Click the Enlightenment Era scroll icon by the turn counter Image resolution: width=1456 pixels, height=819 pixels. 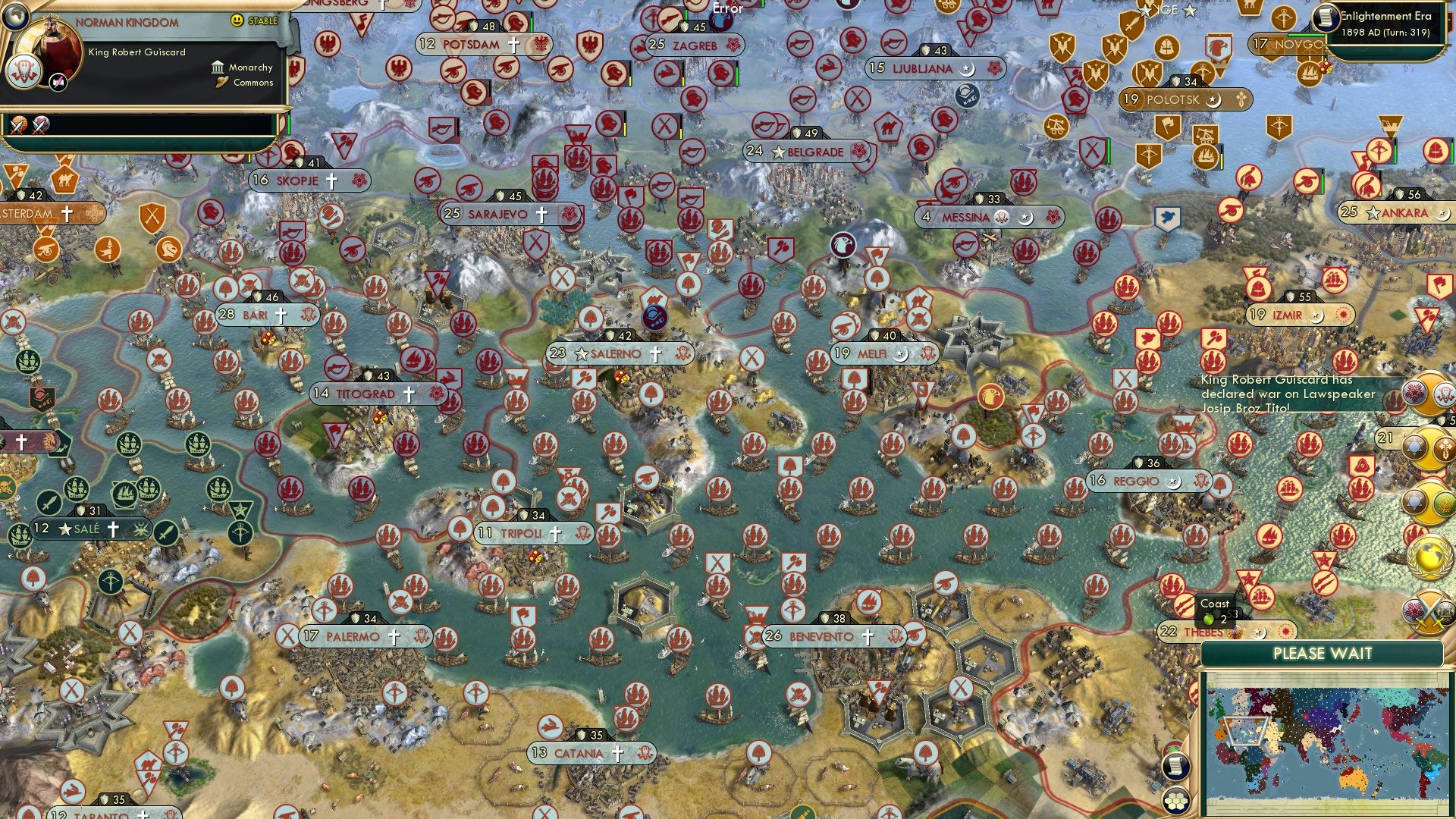coord(1326,17)
